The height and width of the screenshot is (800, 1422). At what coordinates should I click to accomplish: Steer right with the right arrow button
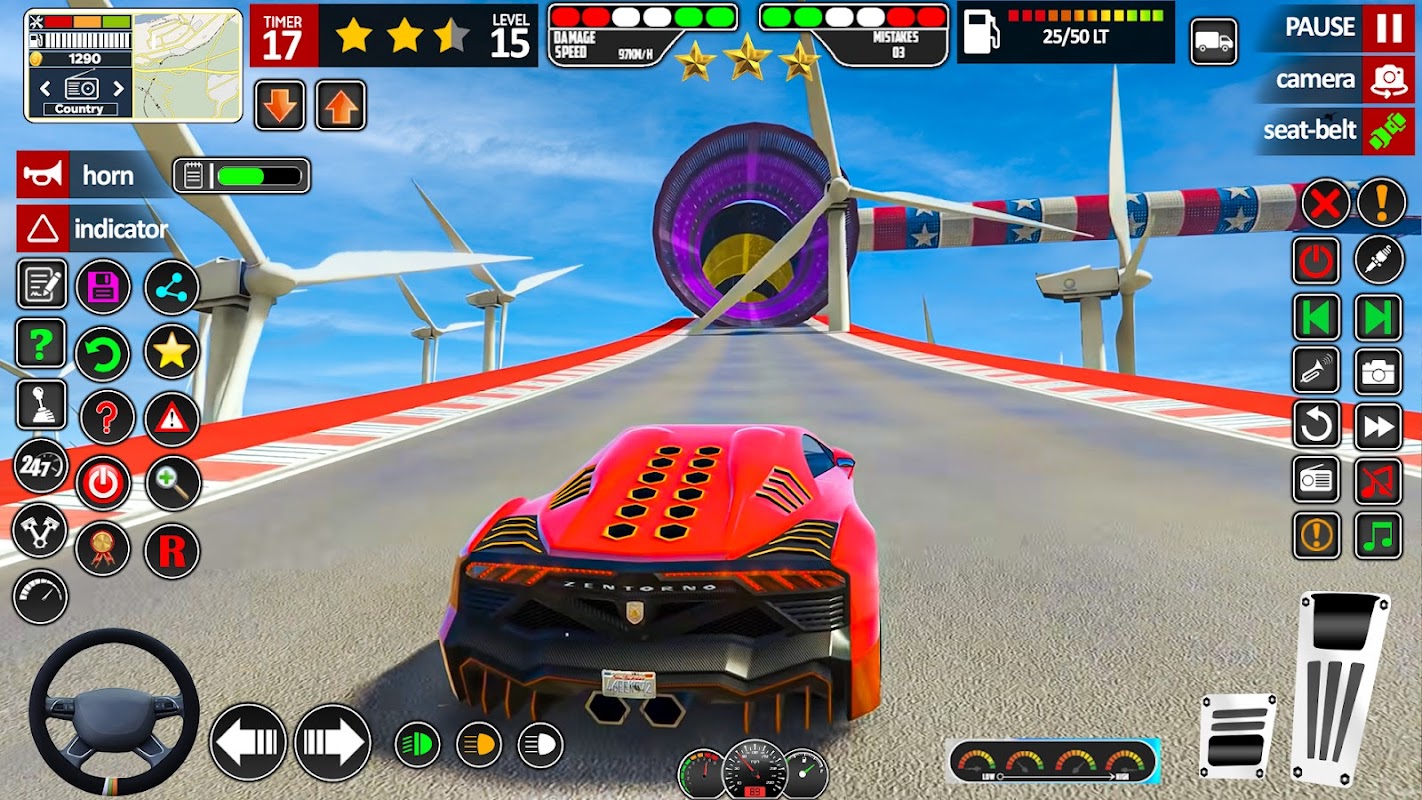point(332,742)
